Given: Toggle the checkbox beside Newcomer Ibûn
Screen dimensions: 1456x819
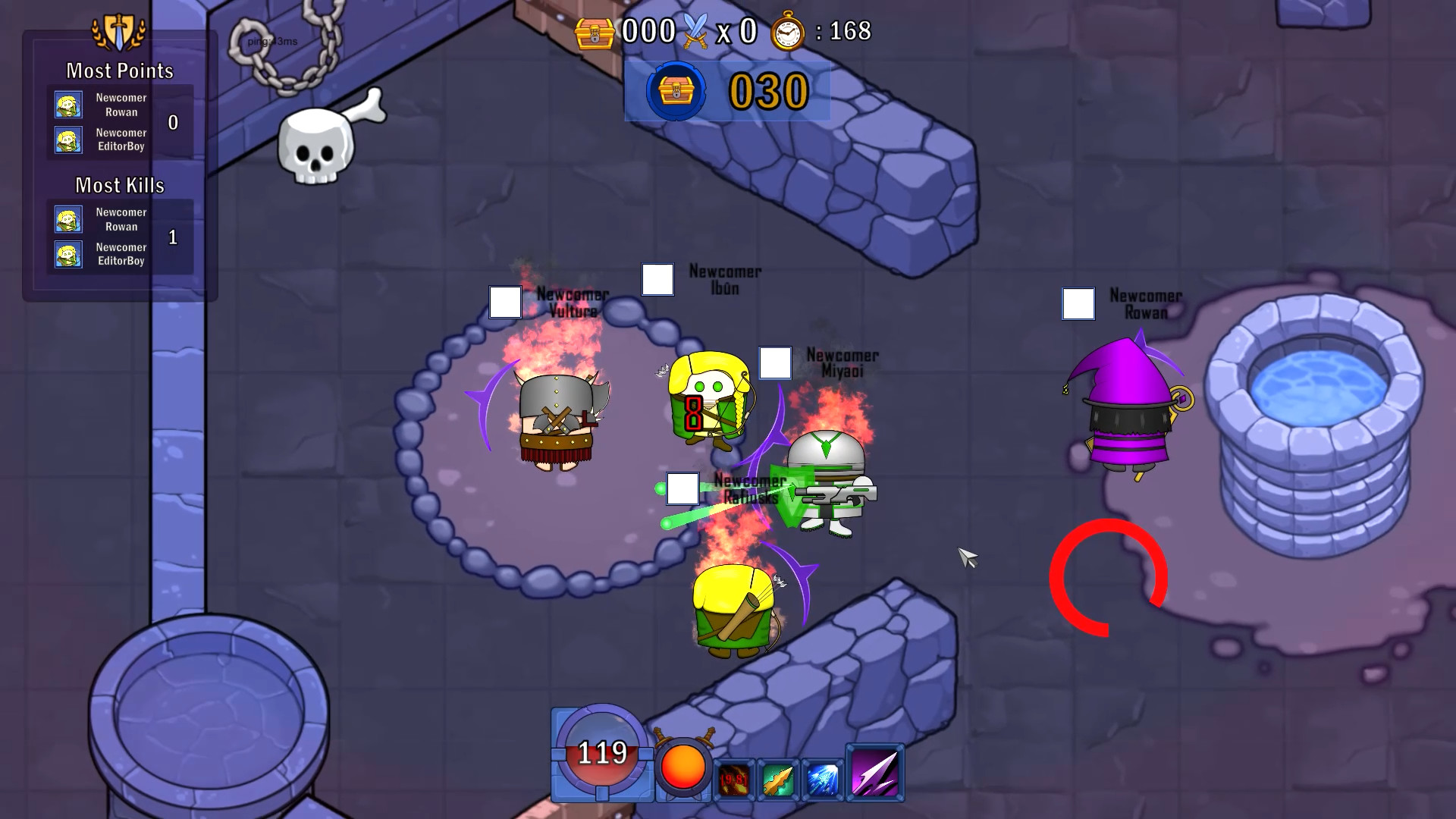Looking at the screenshot, I should point(658,280).
